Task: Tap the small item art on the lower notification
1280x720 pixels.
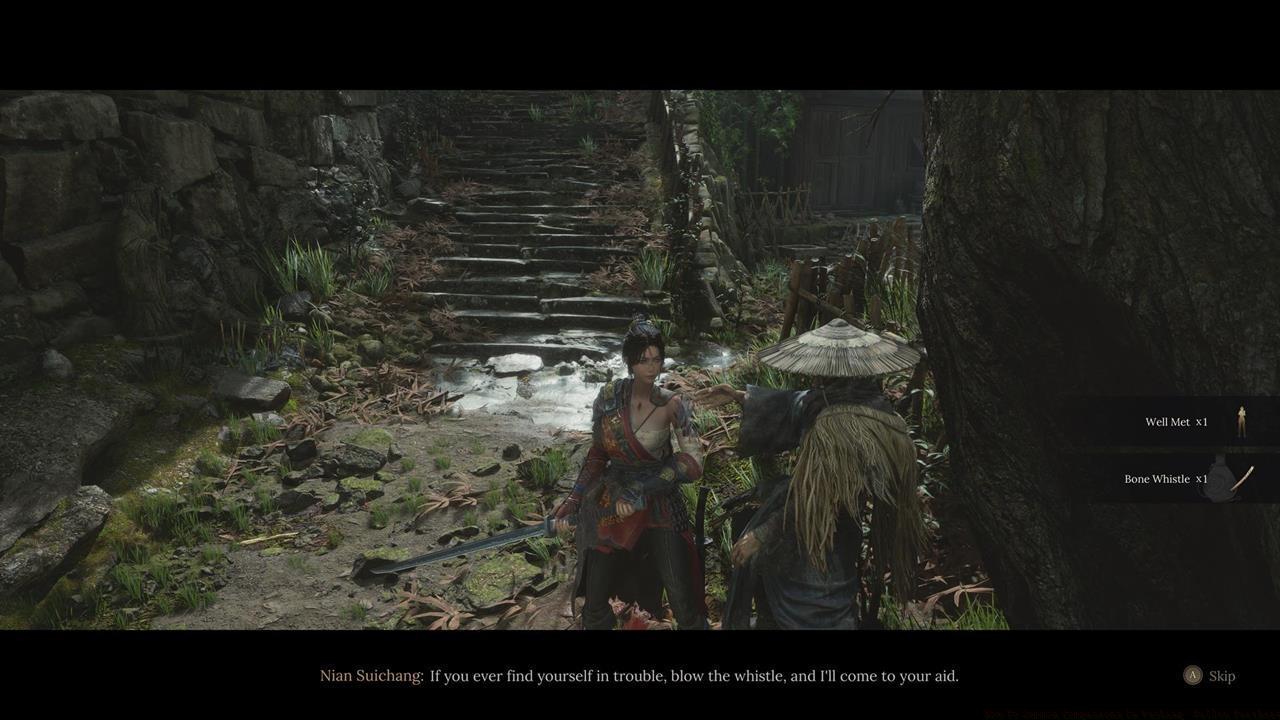Action: point(1230,478)
